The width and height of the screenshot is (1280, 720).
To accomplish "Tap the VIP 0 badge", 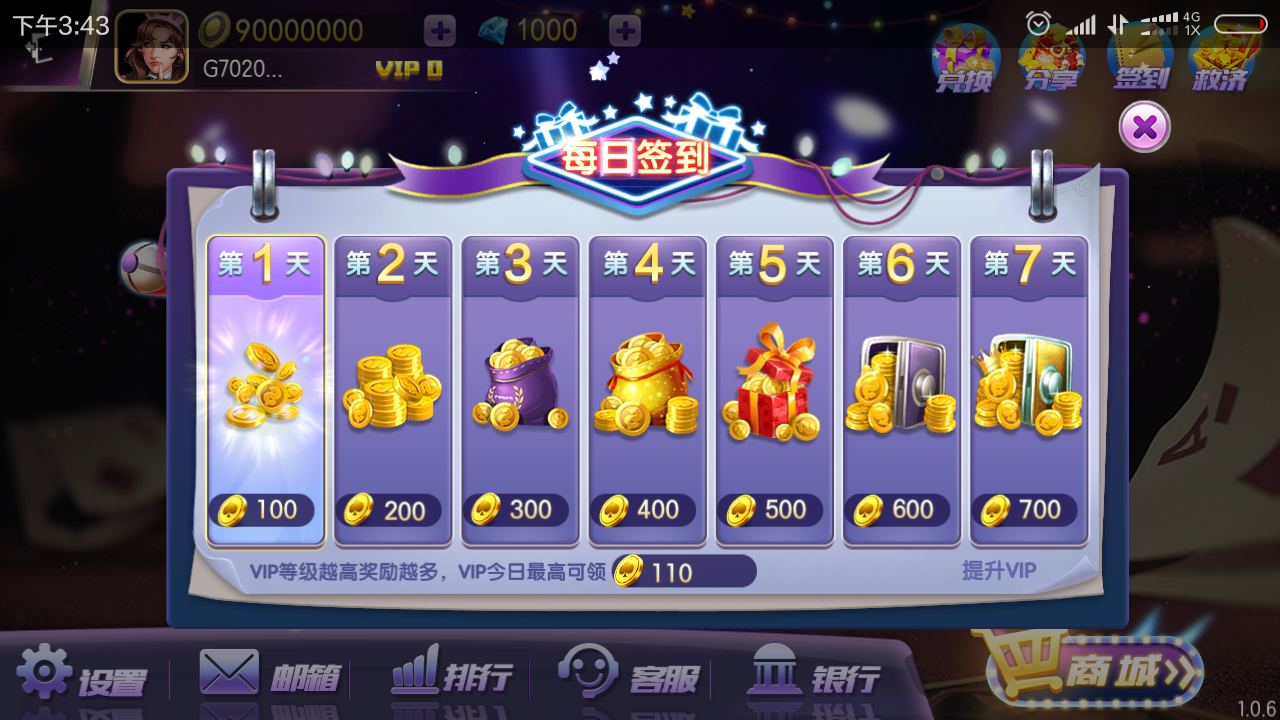I will coord(409,70).
